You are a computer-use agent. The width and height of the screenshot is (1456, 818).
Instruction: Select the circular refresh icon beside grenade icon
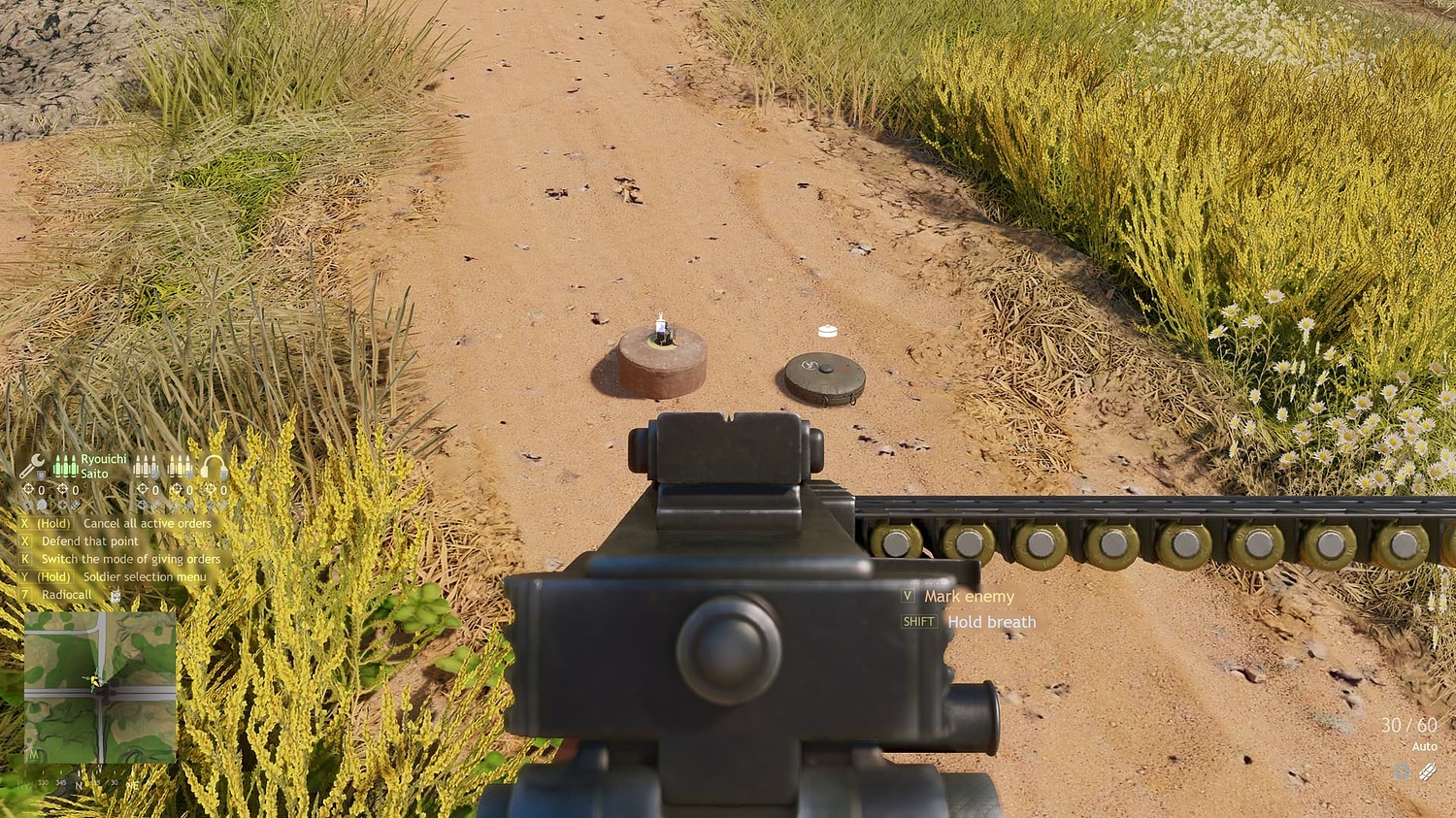[x=1402, y=771]
